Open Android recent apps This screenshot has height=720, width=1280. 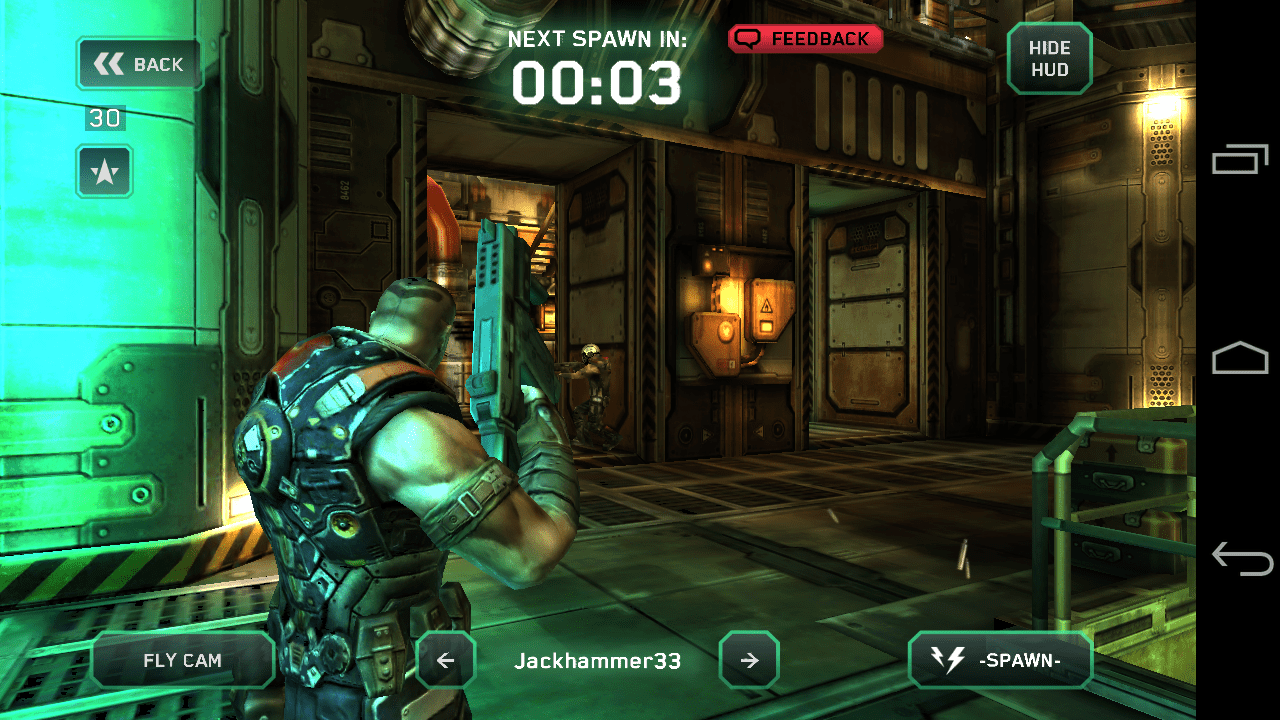pyautogui.click(x=1240, y=159)
